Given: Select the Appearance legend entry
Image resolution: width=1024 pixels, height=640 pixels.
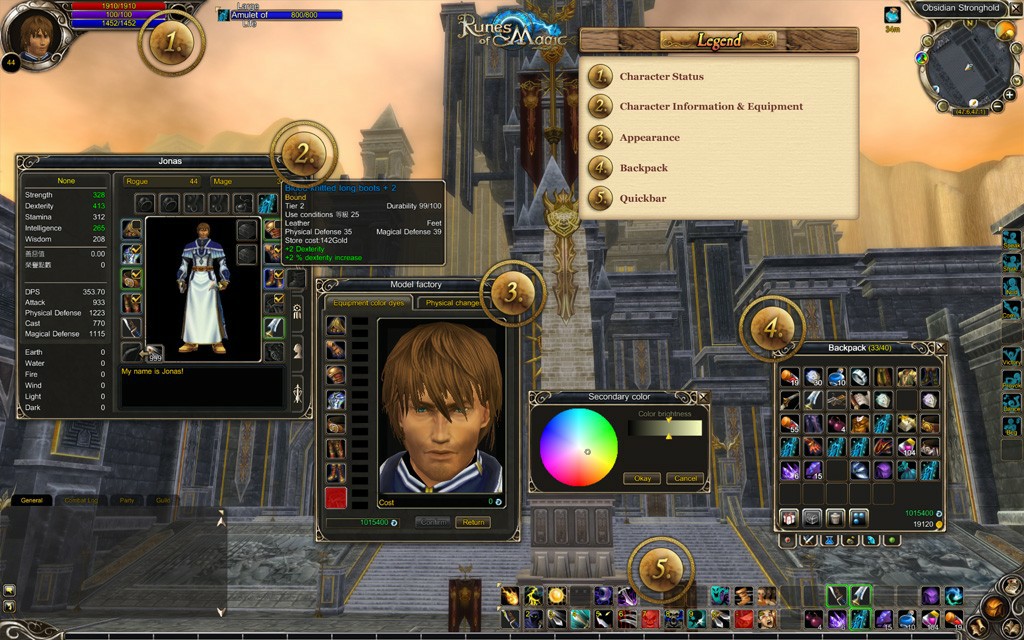Looking at the screenshot, I should click(x=649, y=138).
